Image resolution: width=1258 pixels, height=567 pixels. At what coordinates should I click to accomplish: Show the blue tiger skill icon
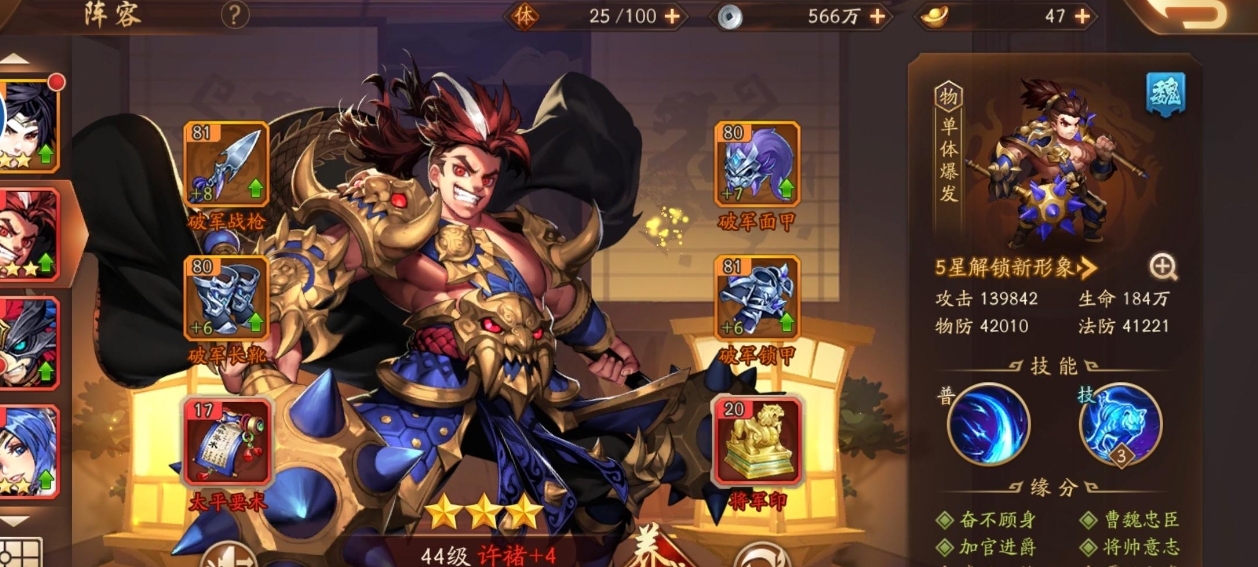tap(1120, 423)
